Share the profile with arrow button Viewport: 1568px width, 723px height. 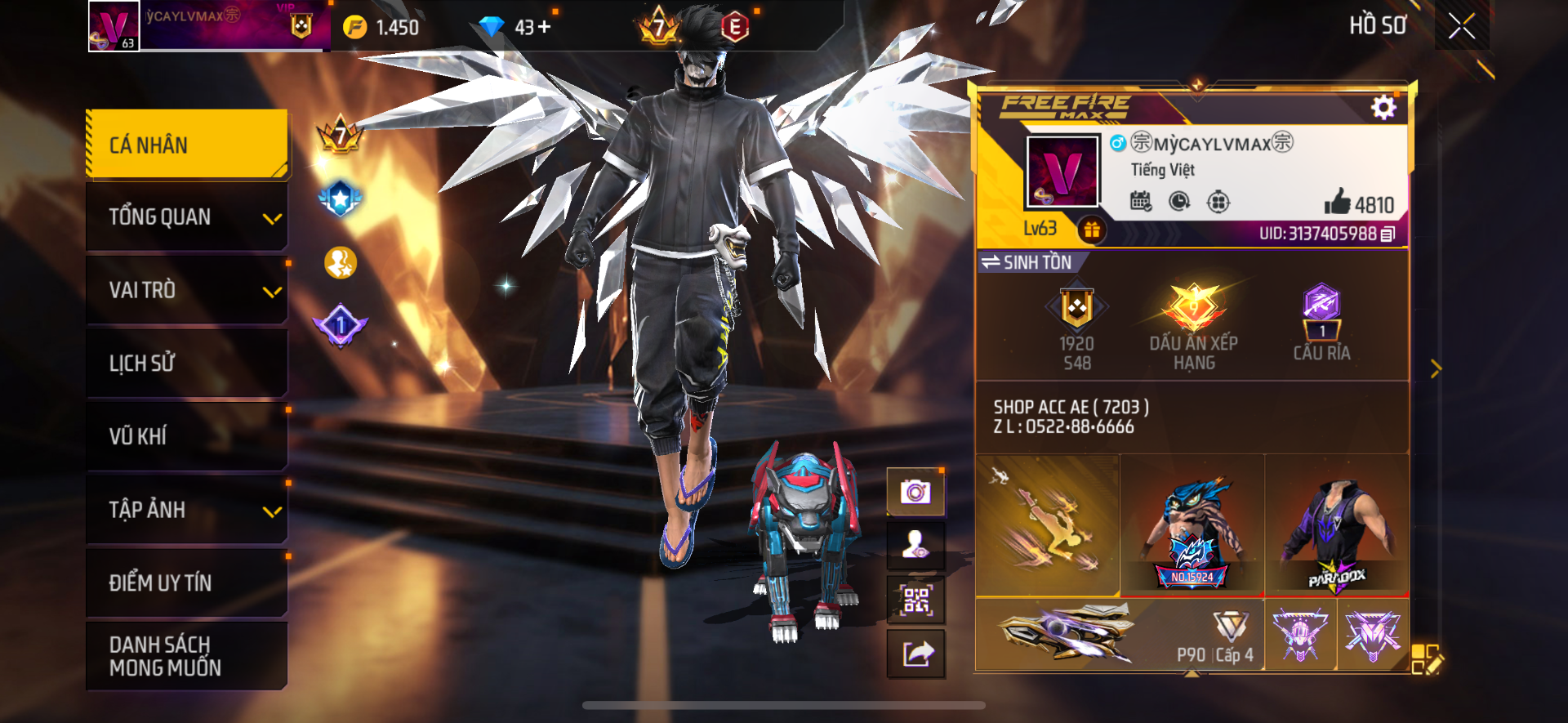(915, 654)
